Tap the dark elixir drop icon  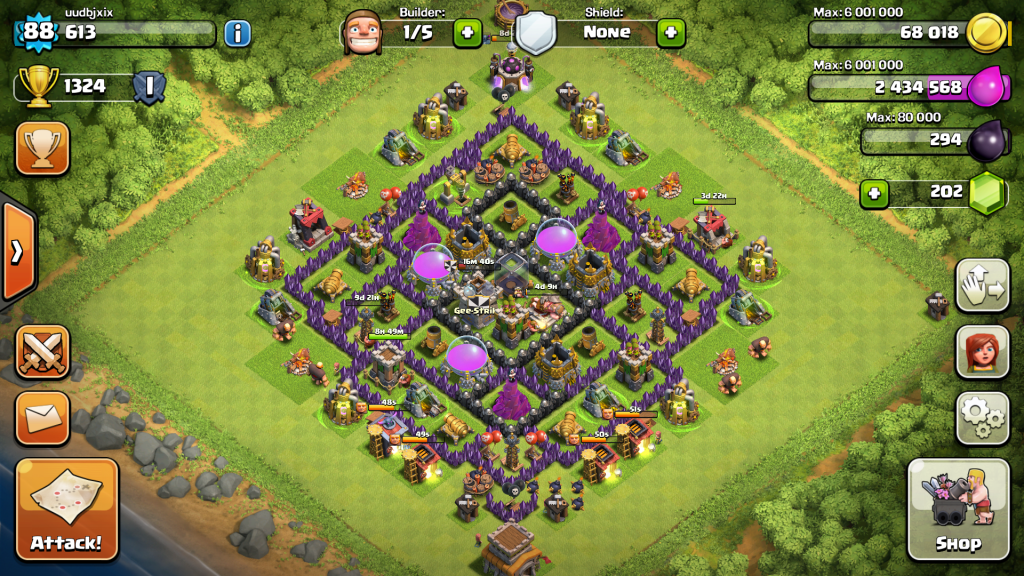click(988, 140)
